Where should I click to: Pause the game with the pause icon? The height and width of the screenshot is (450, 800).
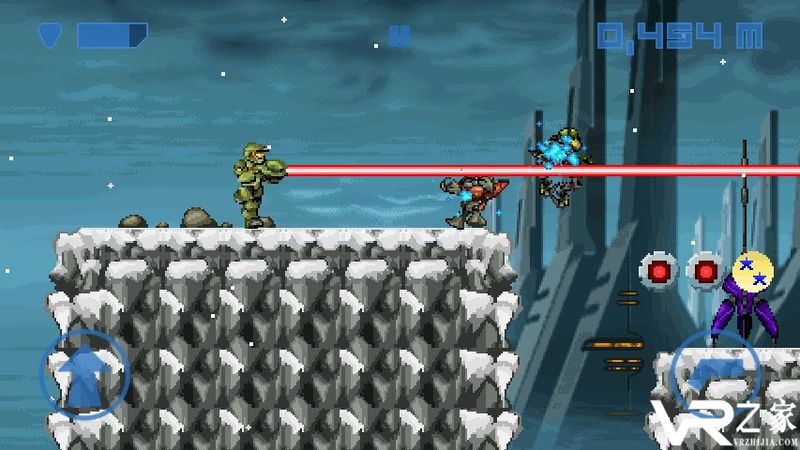399,37
